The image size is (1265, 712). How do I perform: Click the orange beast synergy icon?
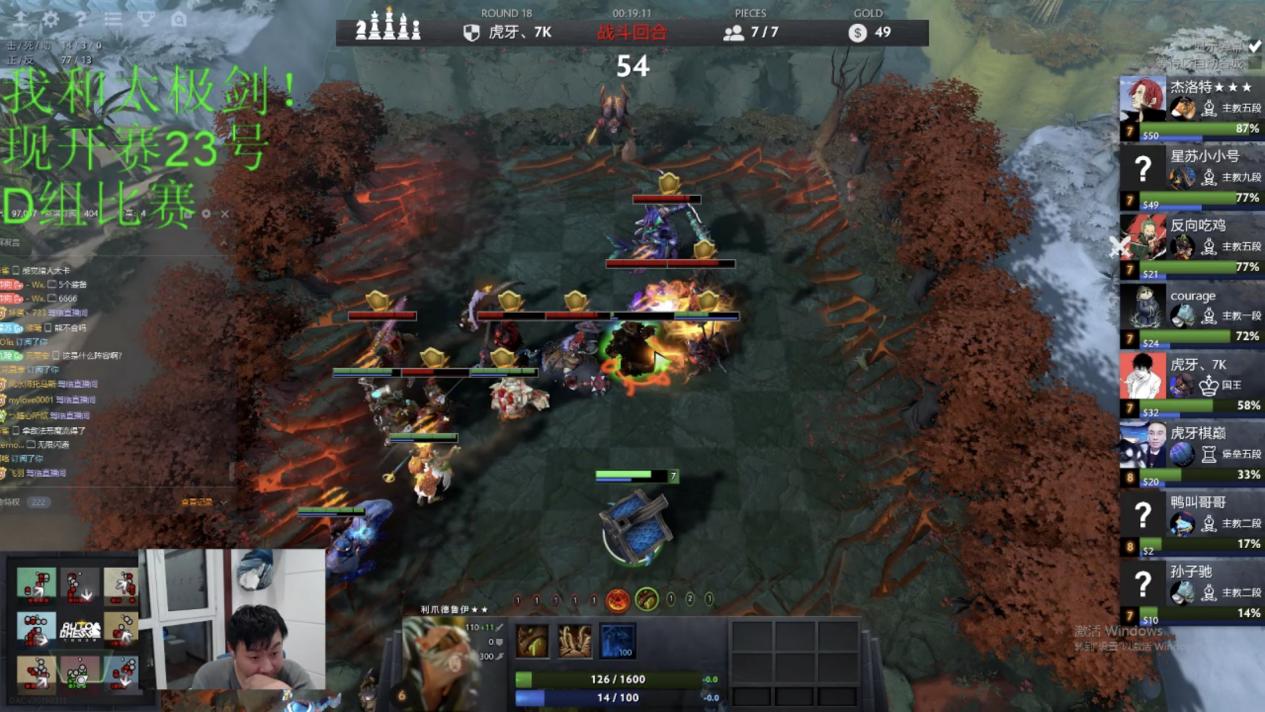point(618,600)
